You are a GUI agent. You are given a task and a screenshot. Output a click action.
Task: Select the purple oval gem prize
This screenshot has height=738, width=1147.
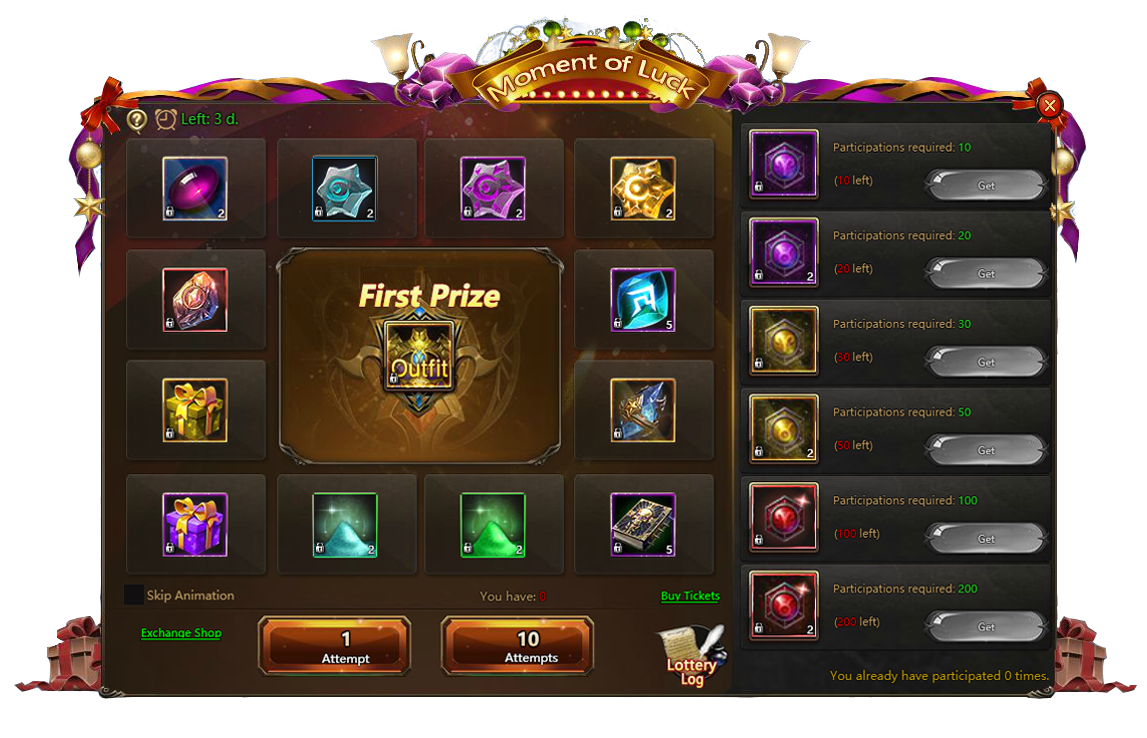195,188
